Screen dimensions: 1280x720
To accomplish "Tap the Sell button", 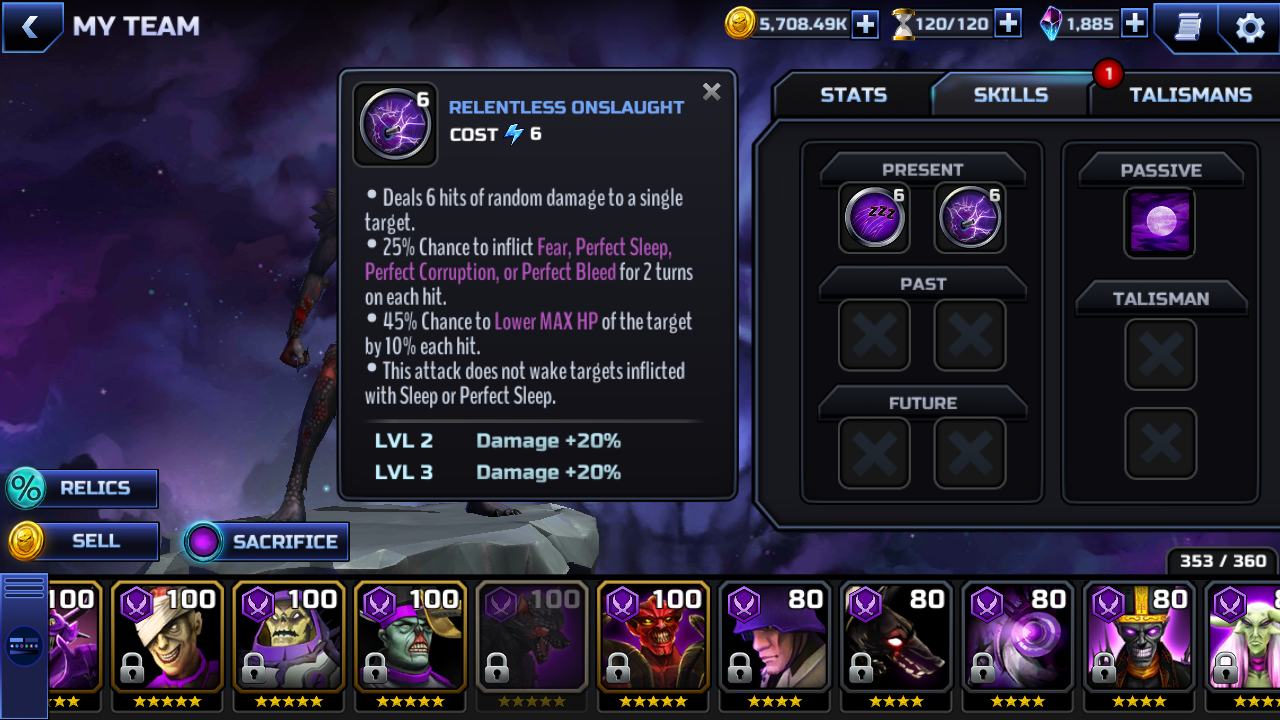I will tap(84, 542).
